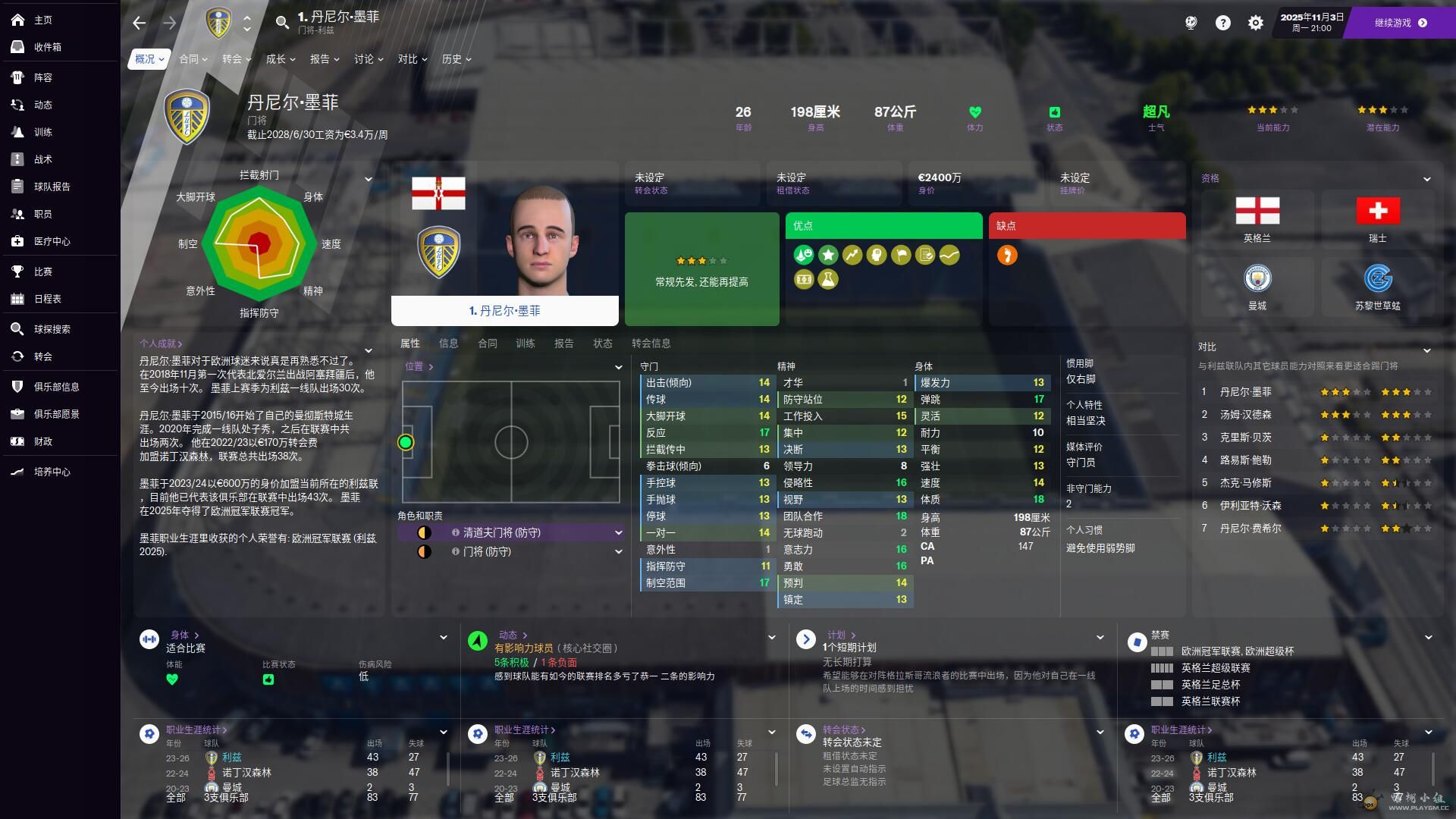This screenshot has height=819, width=1456.
Task: Switch to the 信息 information tab
Action: click(x=448, y=344)
